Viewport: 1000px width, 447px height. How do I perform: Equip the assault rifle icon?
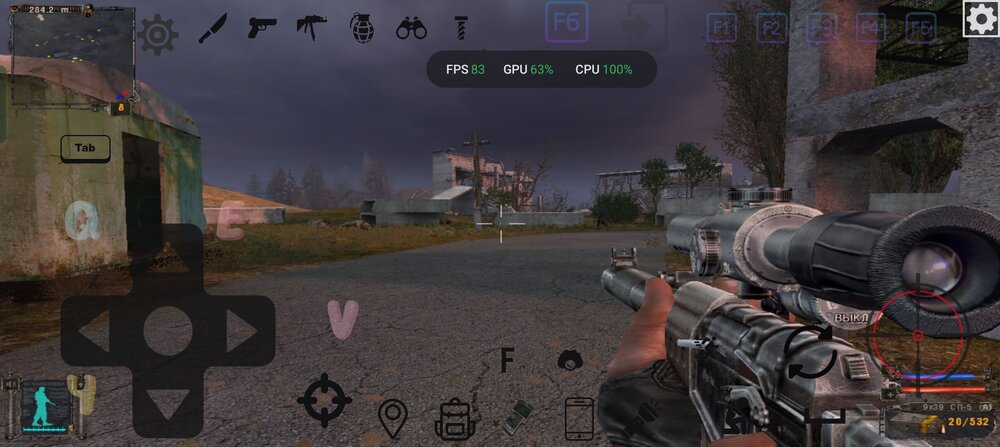coord(311,27)
